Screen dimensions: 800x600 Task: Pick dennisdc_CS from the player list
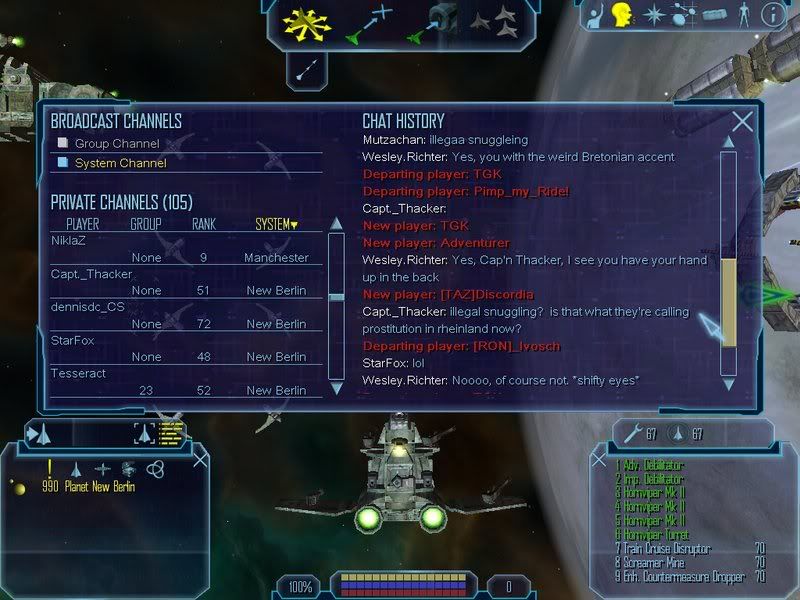(x=88, y=307)
